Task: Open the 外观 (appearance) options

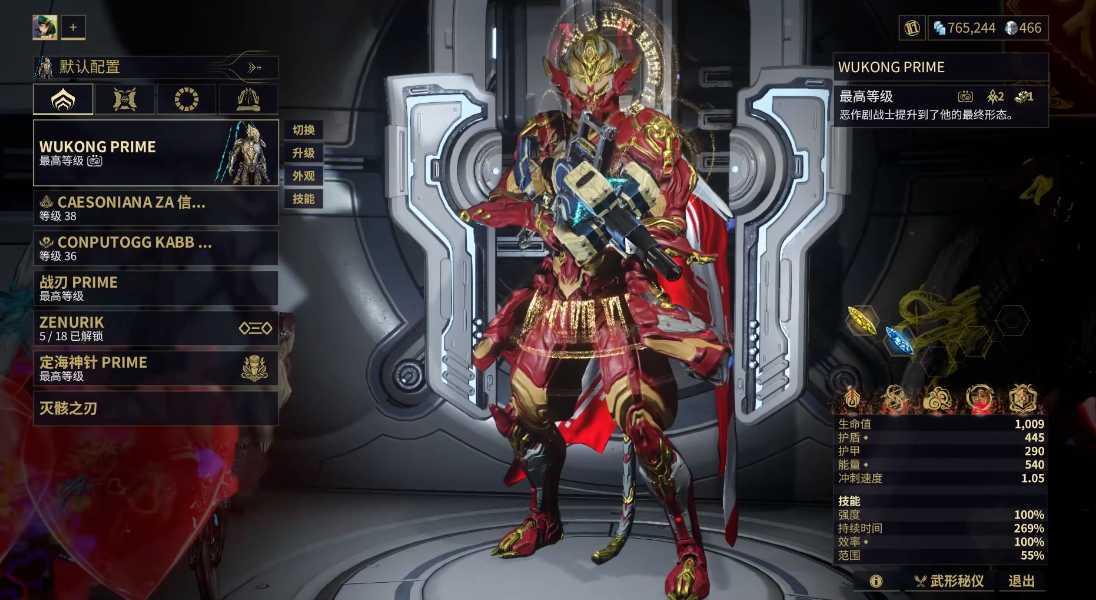Action: coord(303,176)
